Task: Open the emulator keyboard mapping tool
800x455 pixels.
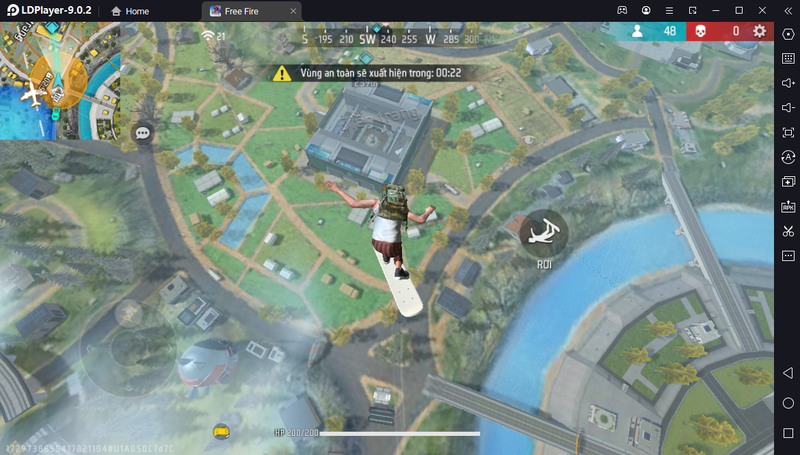Action: 788,58
